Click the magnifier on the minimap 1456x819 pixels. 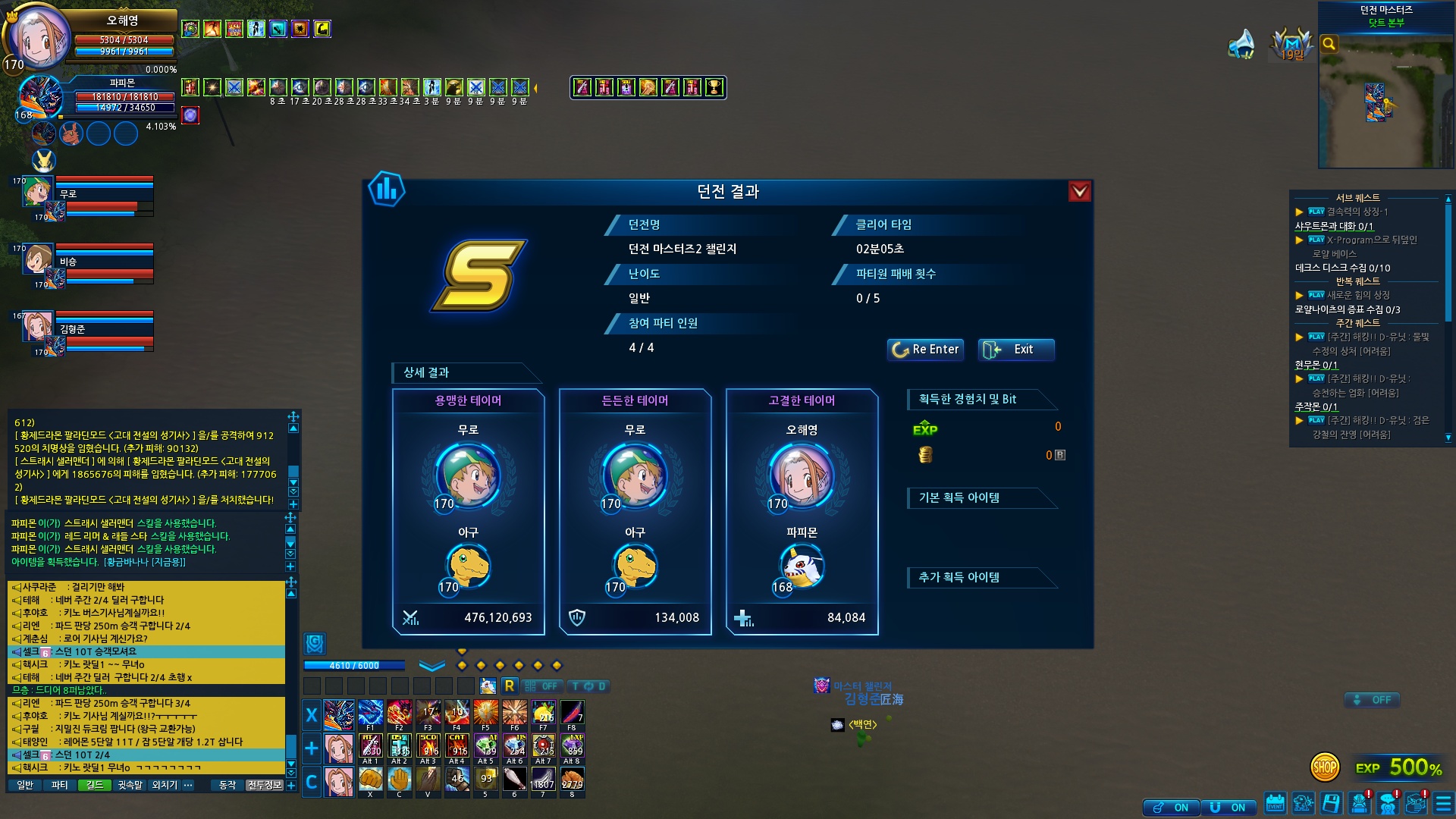[x=1329, y=44]
